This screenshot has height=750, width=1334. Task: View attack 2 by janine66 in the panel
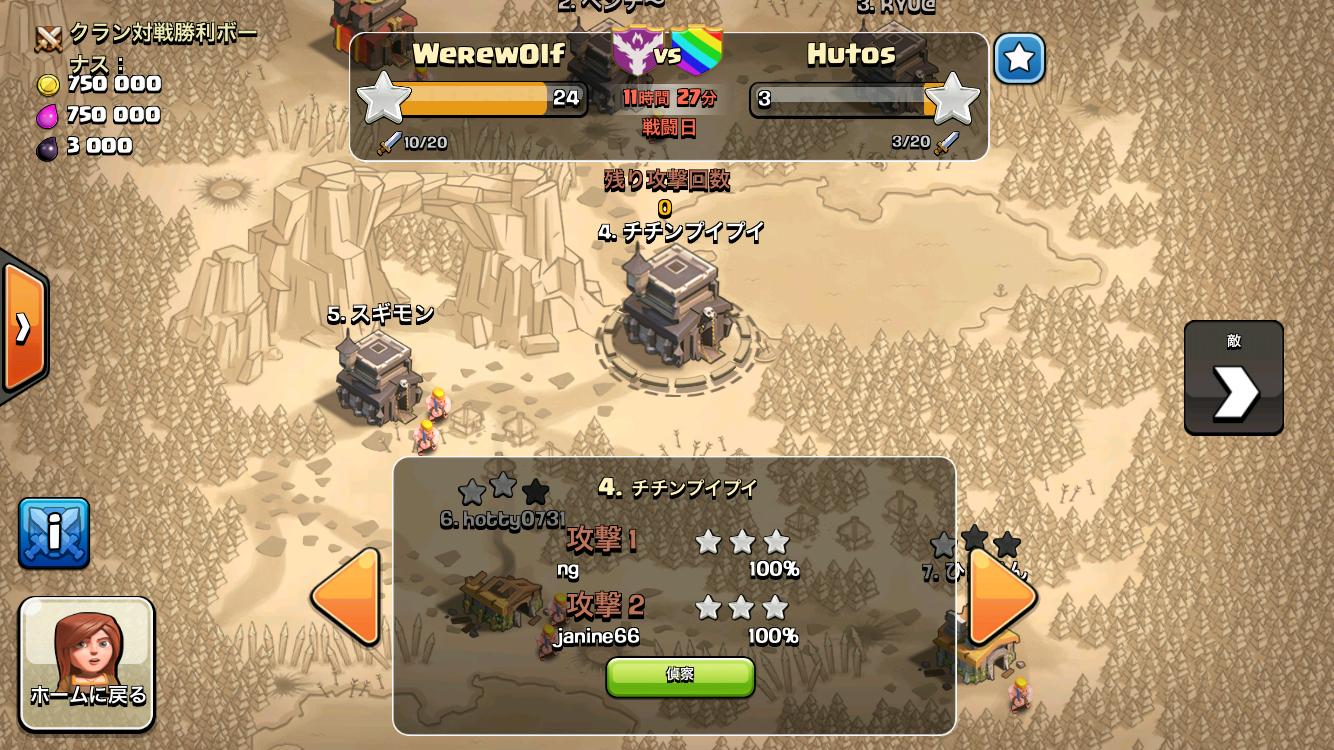coord(680,620)
